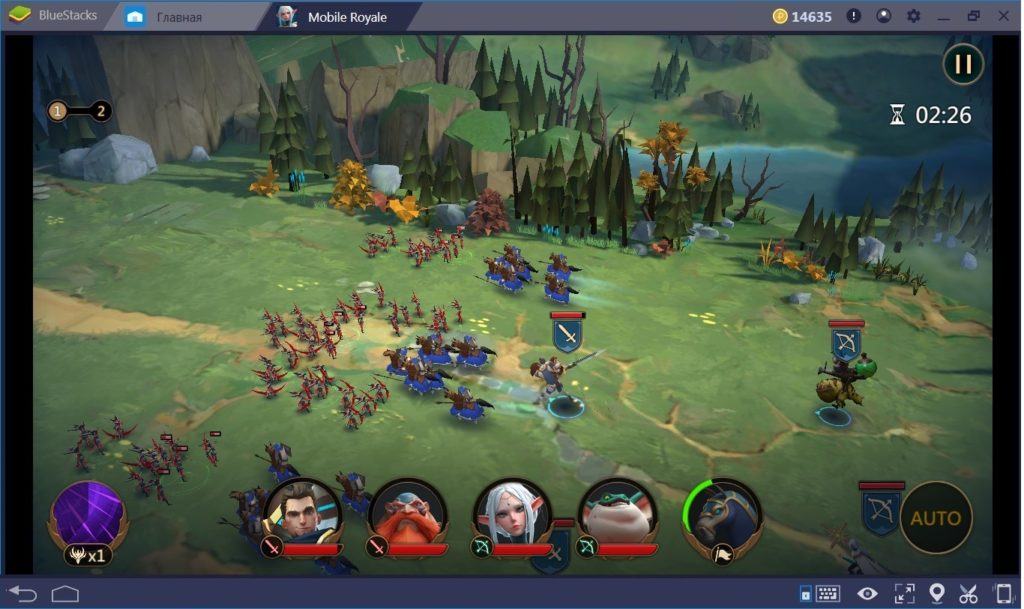Activate the armored horse cavalry portrait
1024x609 pixels.
click(722, 516)
